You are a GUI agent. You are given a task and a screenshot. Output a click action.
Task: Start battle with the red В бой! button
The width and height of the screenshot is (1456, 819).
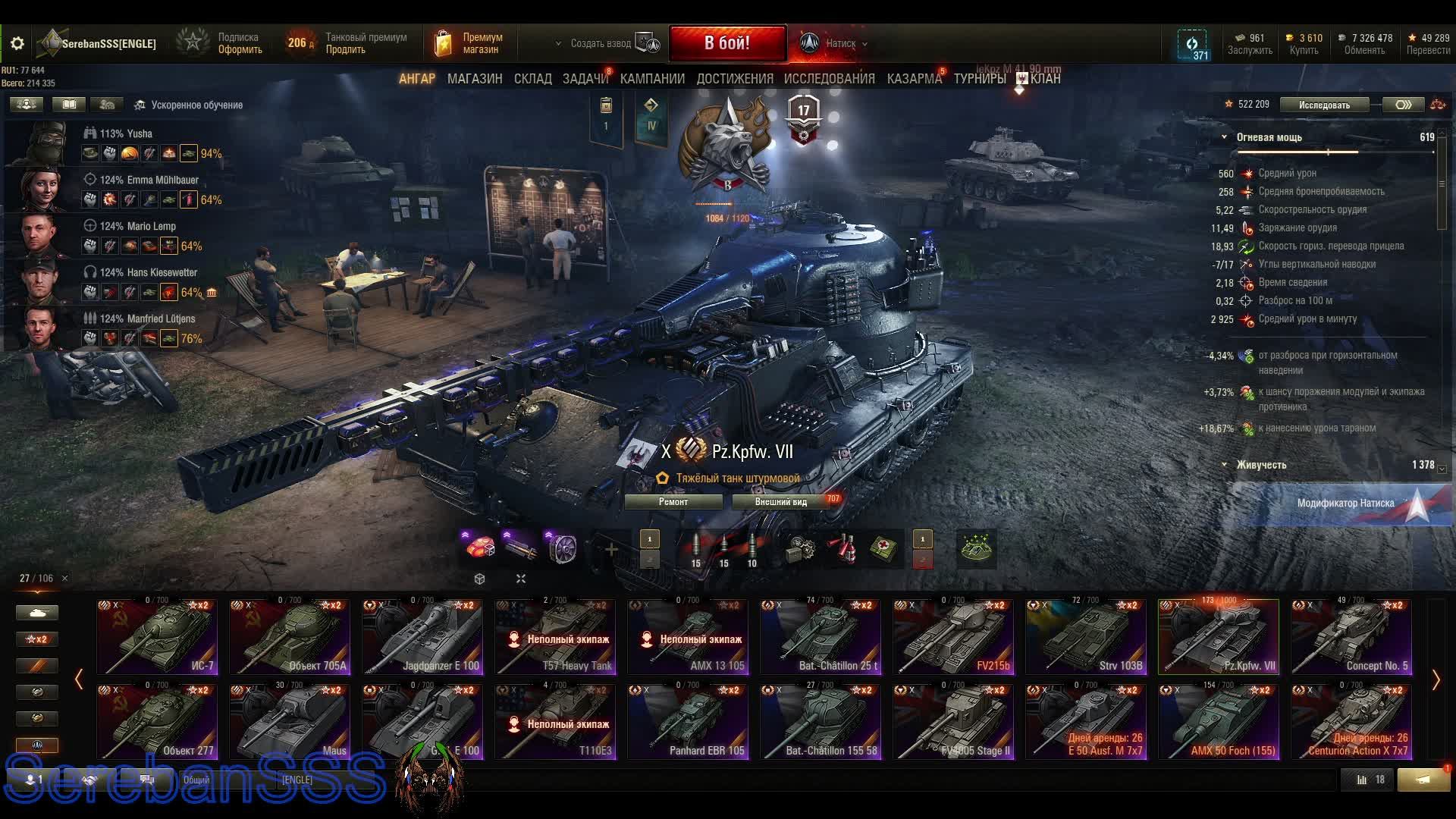tap(727, 43)
